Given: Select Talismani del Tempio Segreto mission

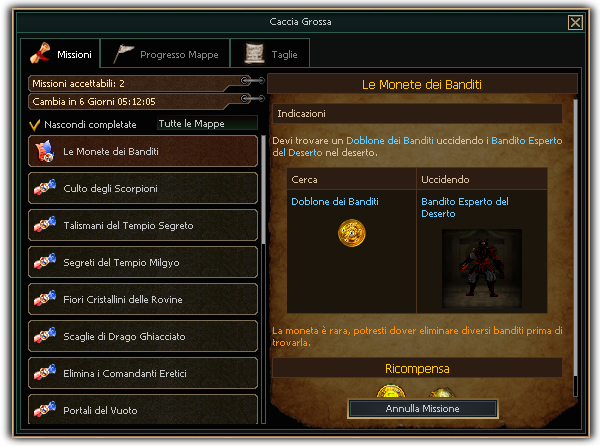Looking at the screenshot, I should pos(143,225).
